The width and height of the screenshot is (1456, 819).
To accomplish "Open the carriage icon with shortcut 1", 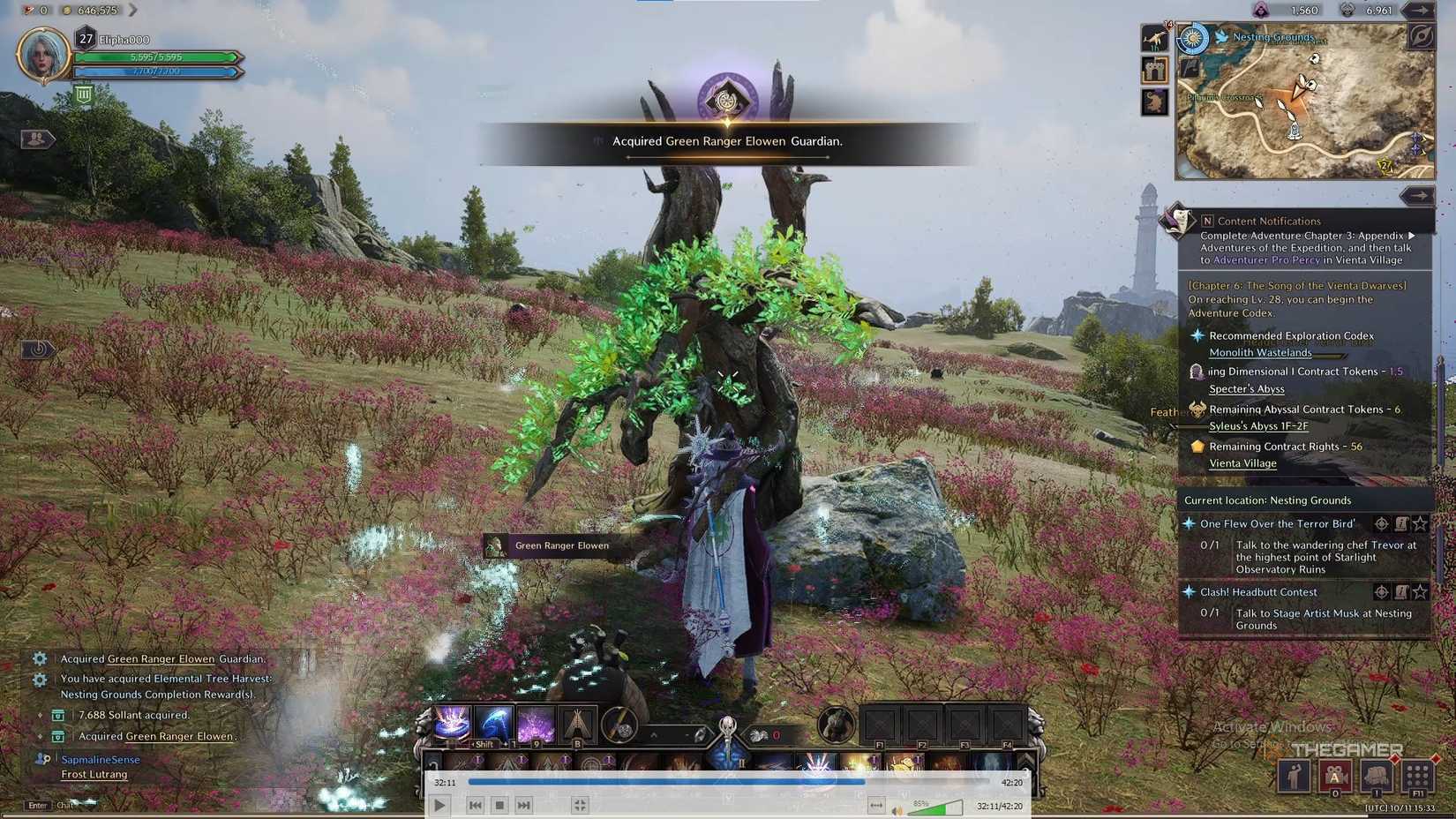I will (x=1375, y=775).
